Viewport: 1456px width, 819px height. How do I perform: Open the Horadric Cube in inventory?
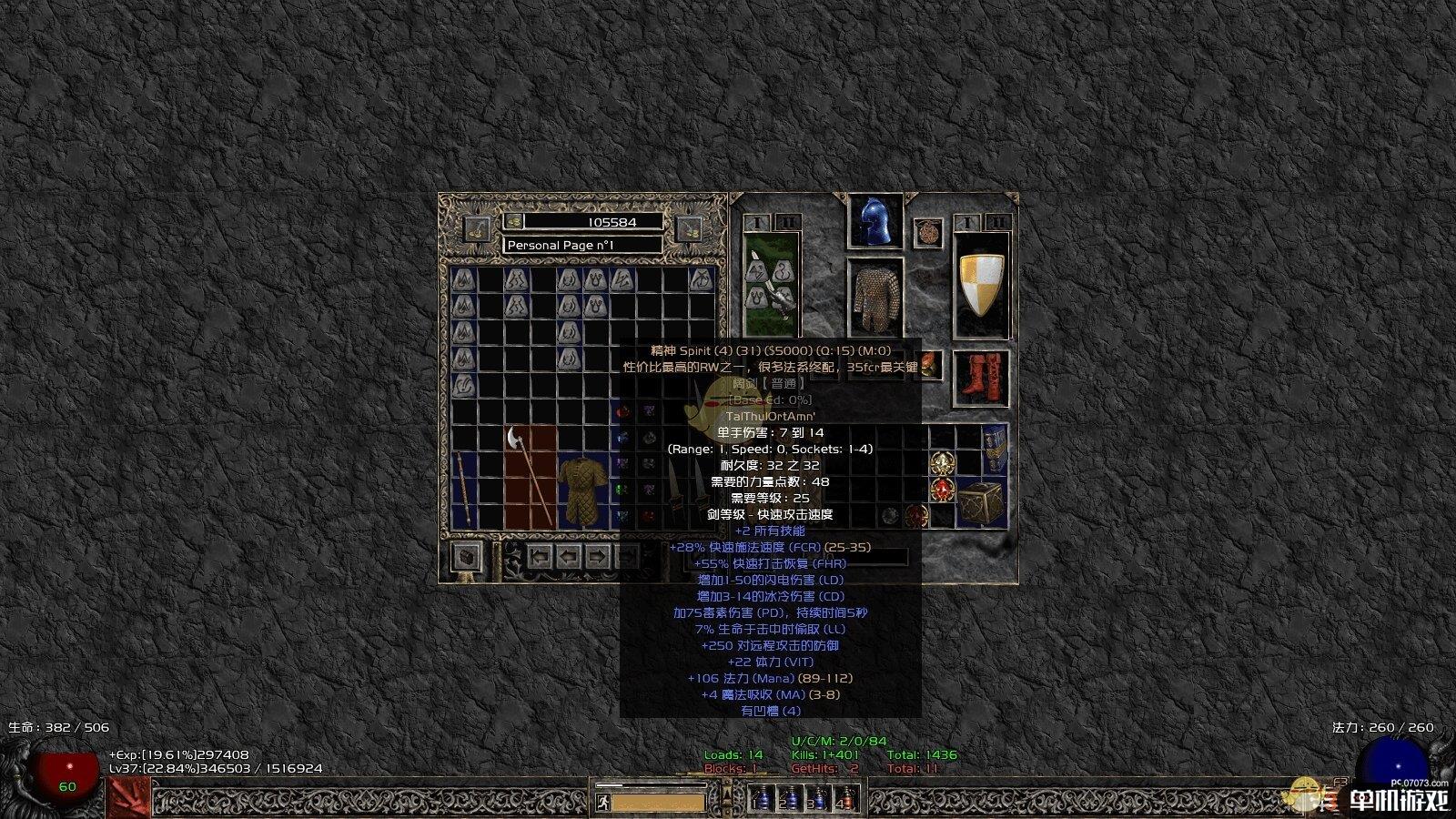(981, 500)
